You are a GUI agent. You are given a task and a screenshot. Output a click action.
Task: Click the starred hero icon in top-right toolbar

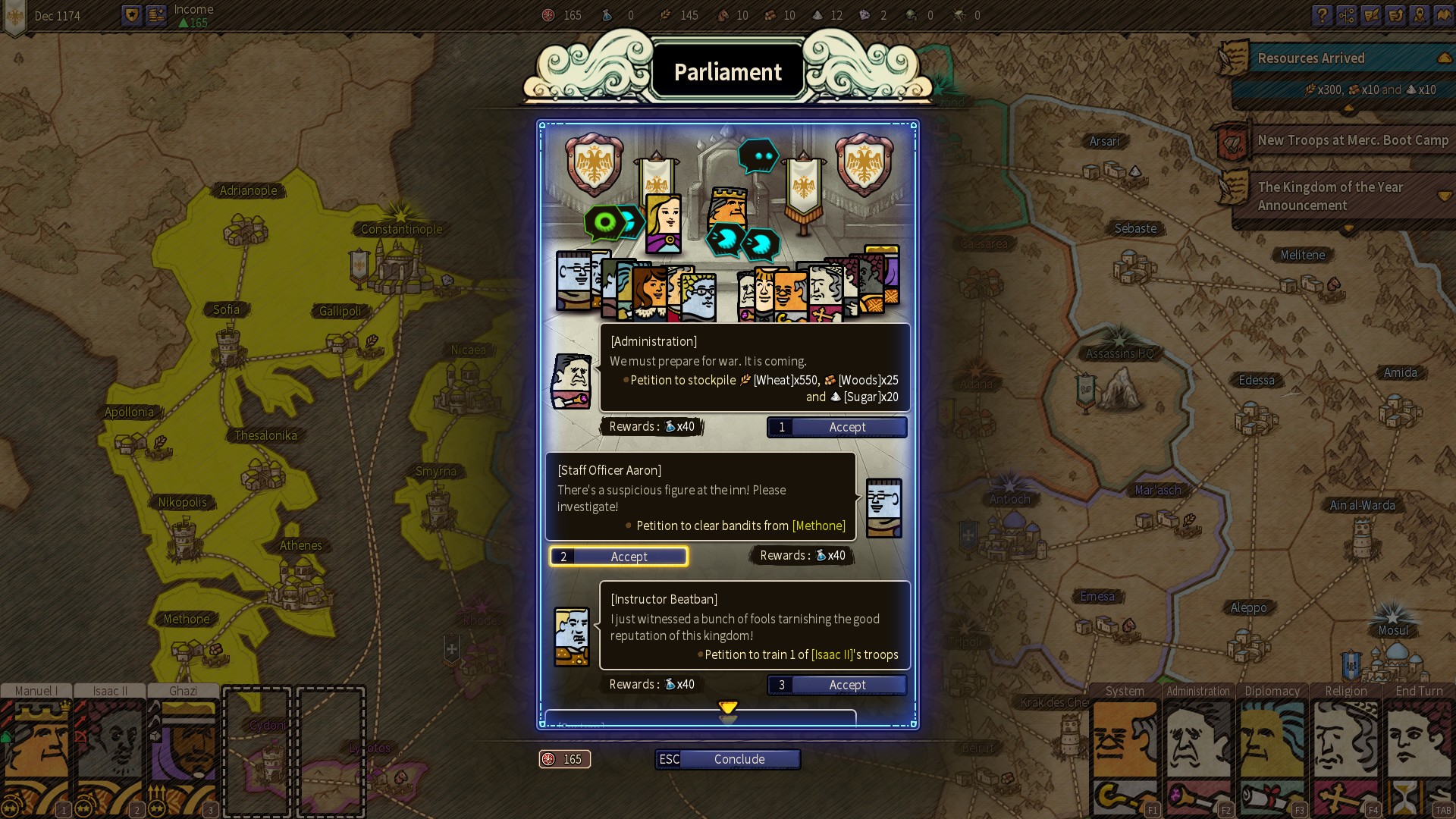(1420, 15)
